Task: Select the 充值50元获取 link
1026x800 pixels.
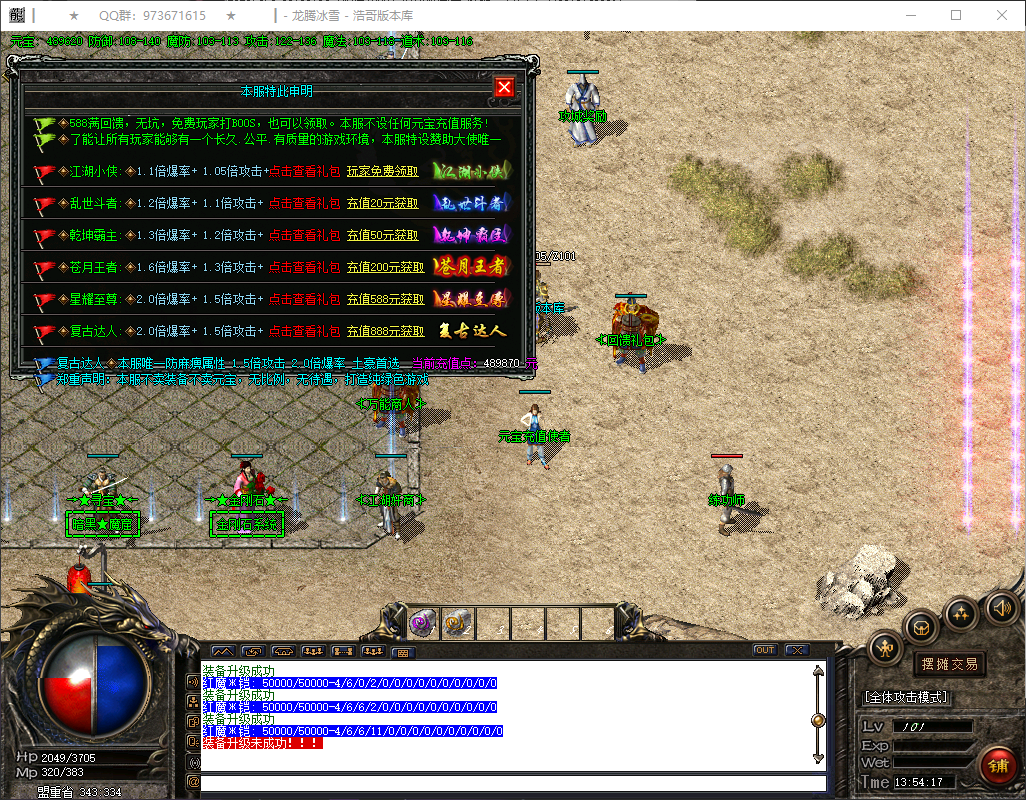Action: [x=383, y=235]
